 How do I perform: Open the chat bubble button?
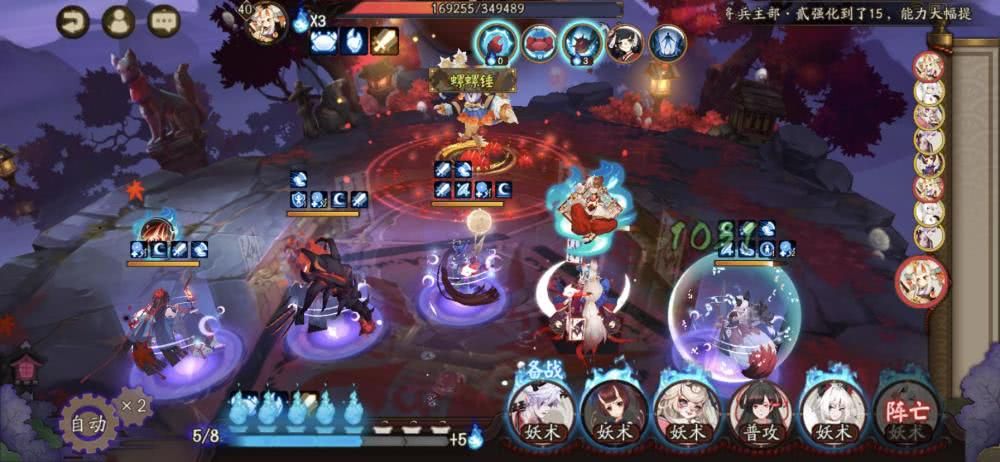coord(164,21)
